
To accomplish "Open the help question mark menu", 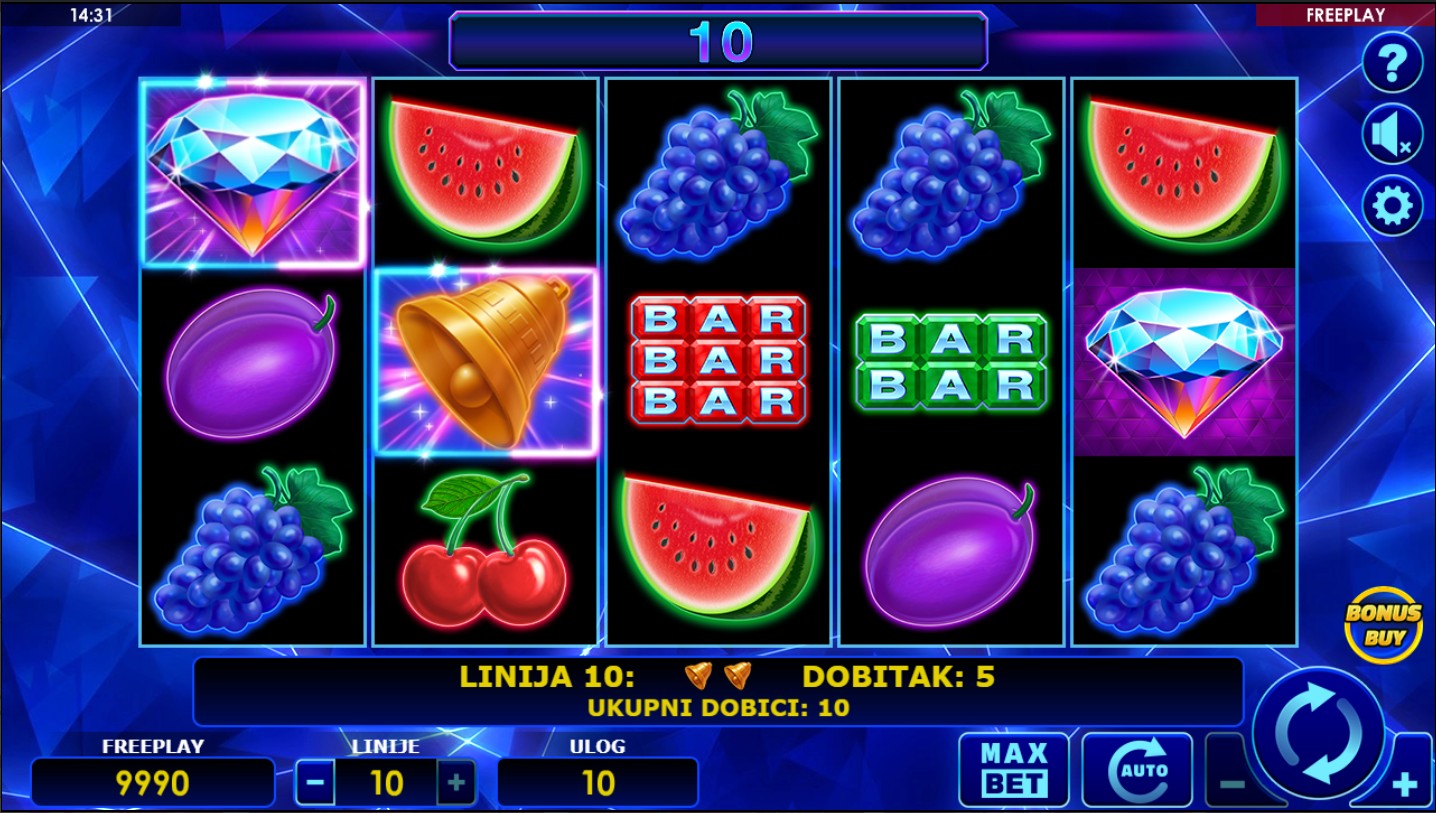I will coord(1392,63).
